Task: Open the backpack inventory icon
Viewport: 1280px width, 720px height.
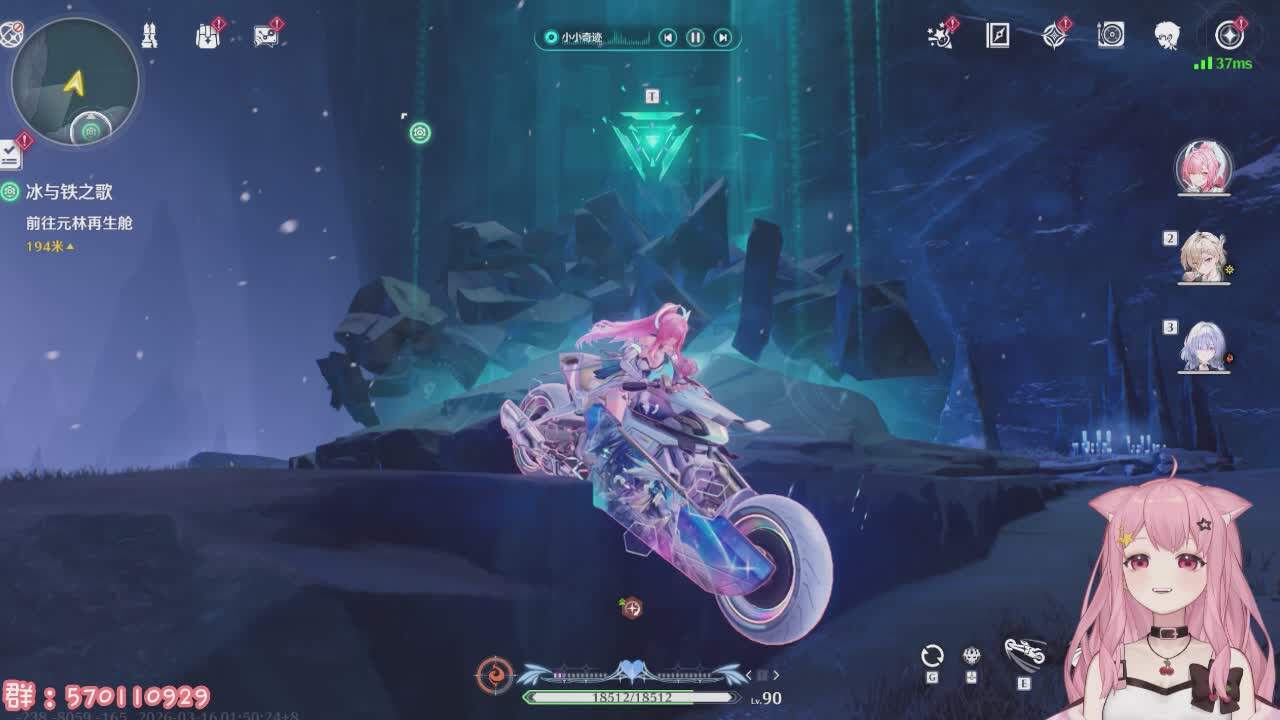Action: [x=207, y=36]
